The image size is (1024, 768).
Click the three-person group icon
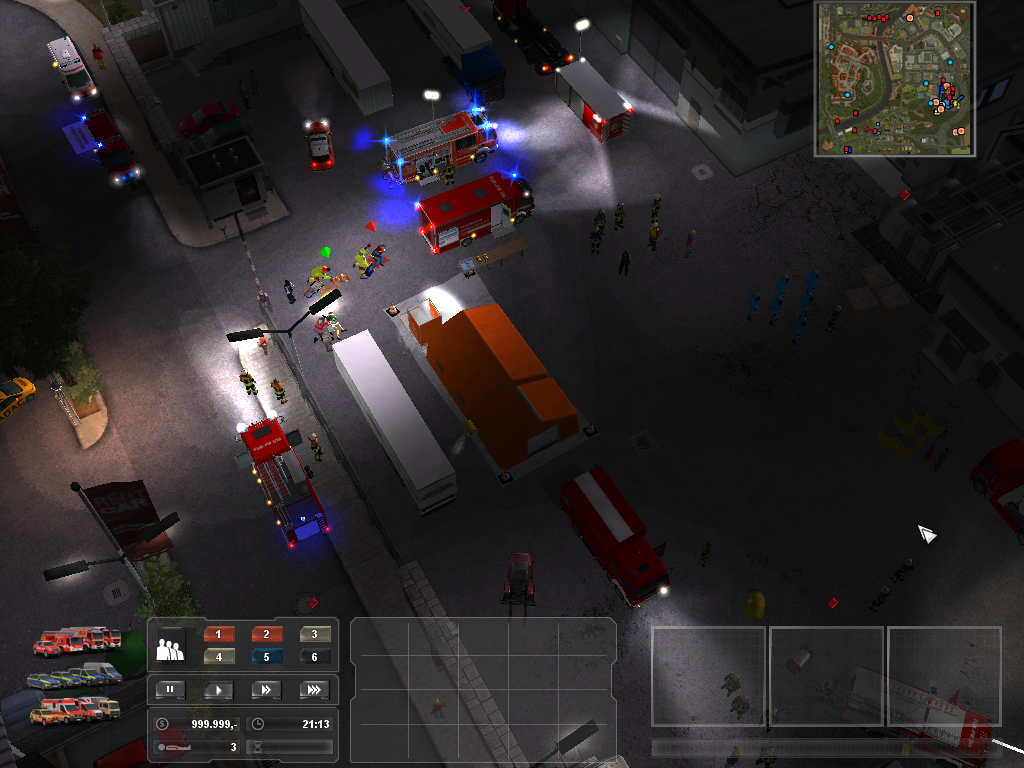[171, 647]
